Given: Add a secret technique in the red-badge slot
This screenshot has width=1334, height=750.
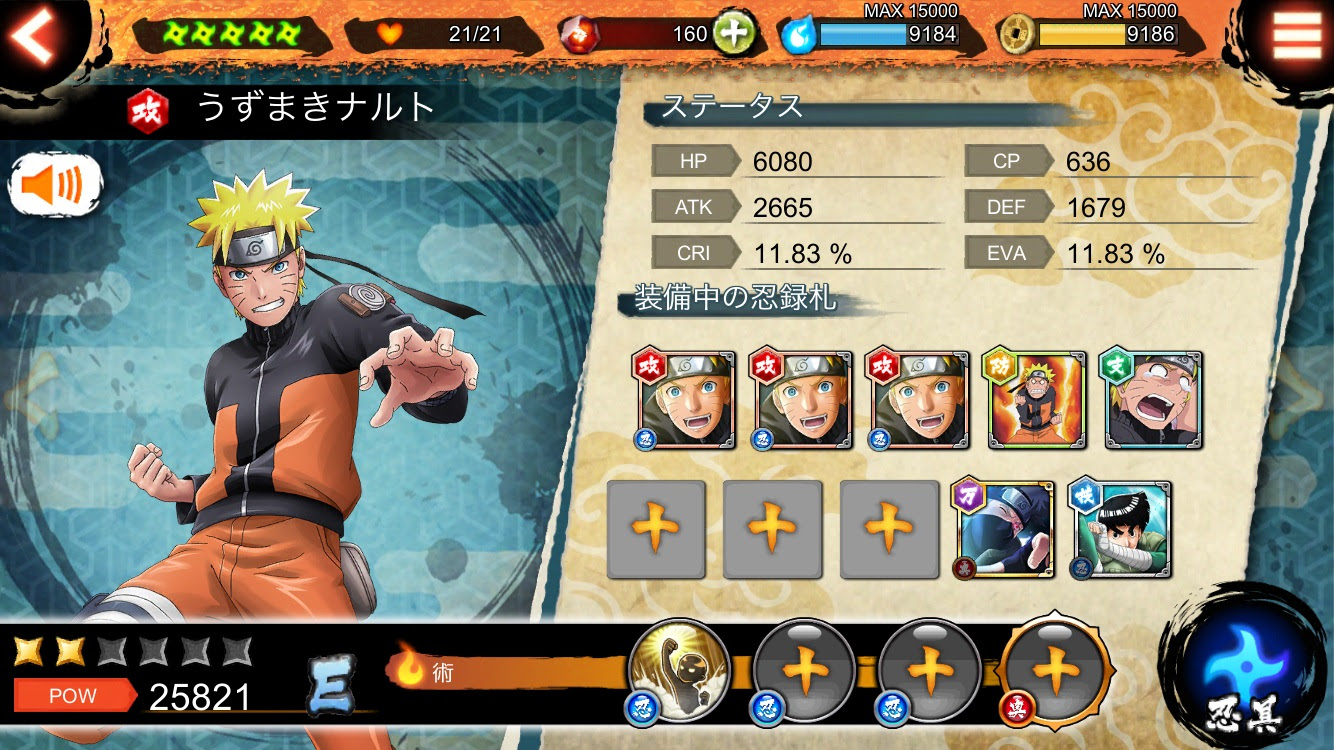Looking at the screenshot, I should pos(1056,670).
